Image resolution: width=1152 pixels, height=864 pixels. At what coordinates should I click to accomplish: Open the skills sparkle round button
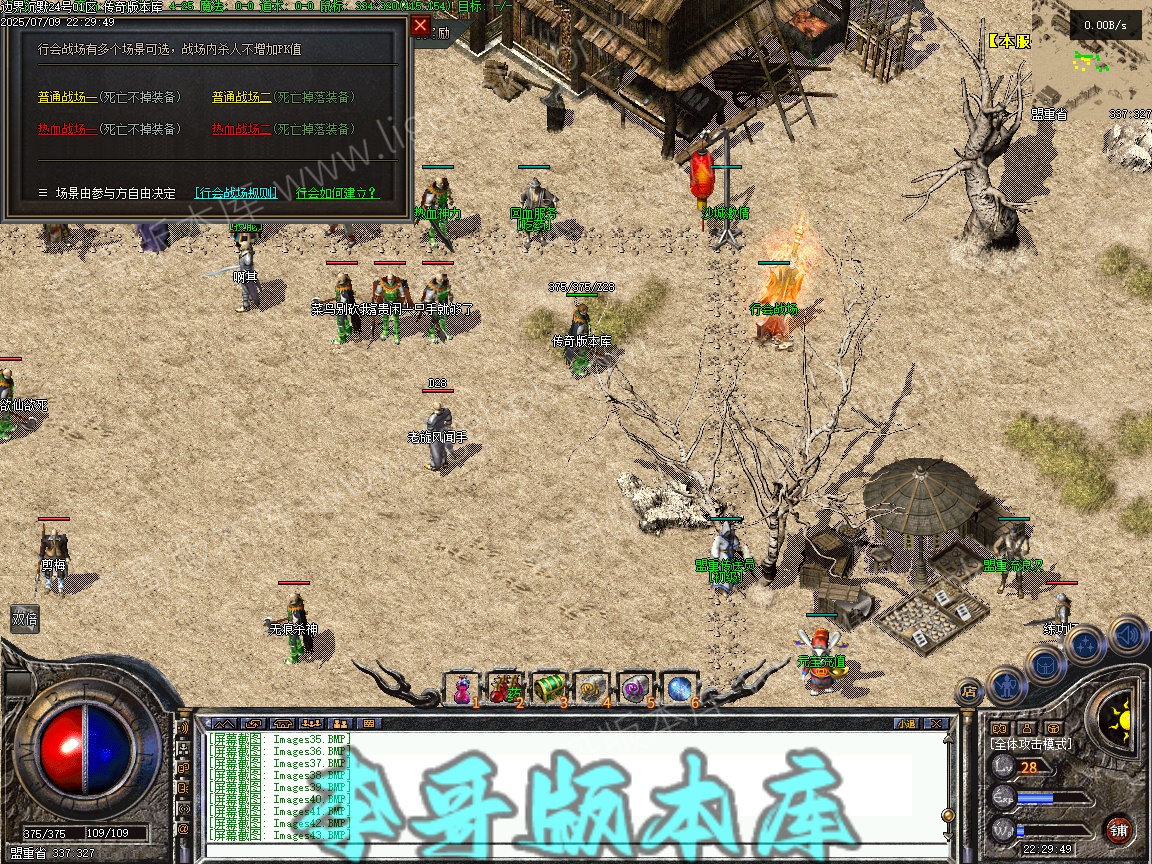click(1087, 645)
